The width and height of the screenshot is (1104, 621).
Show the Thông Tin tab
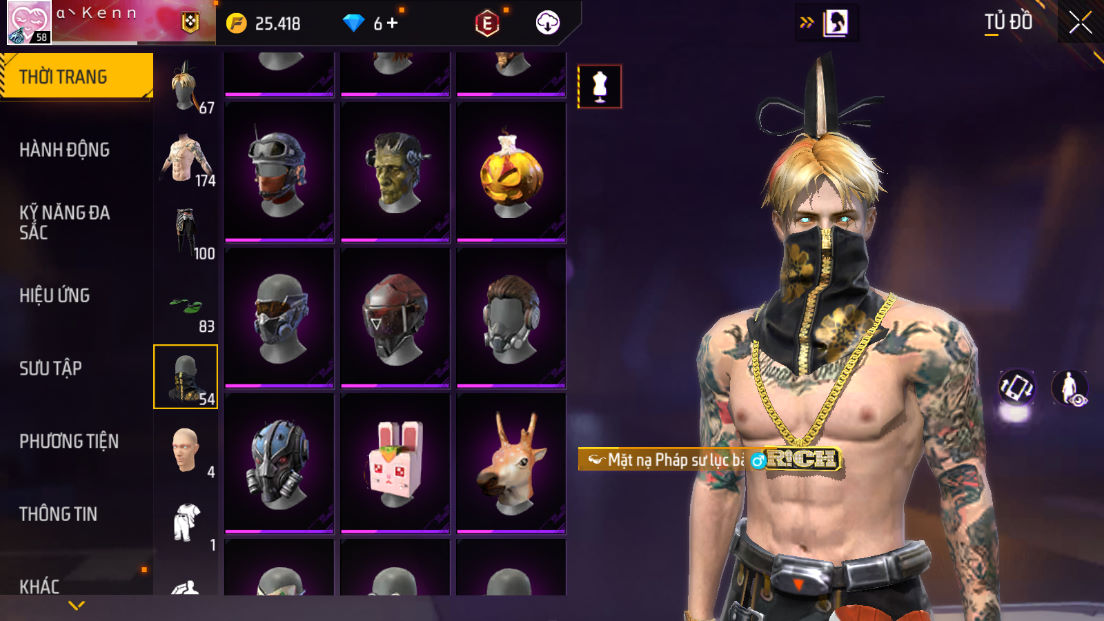click(59, 514)
